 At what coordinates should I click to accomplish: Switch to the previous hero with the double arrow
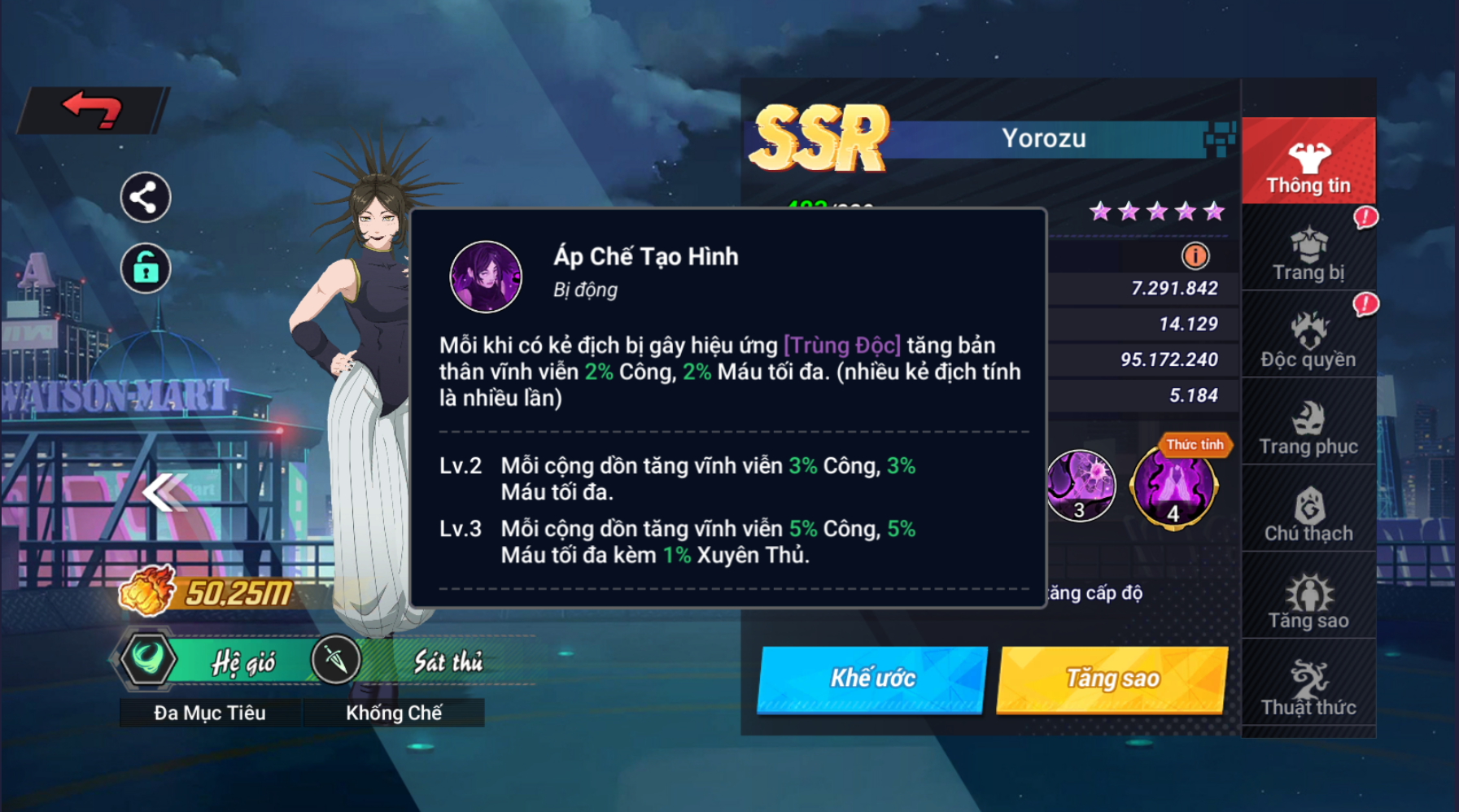click(x=164, y=492)
